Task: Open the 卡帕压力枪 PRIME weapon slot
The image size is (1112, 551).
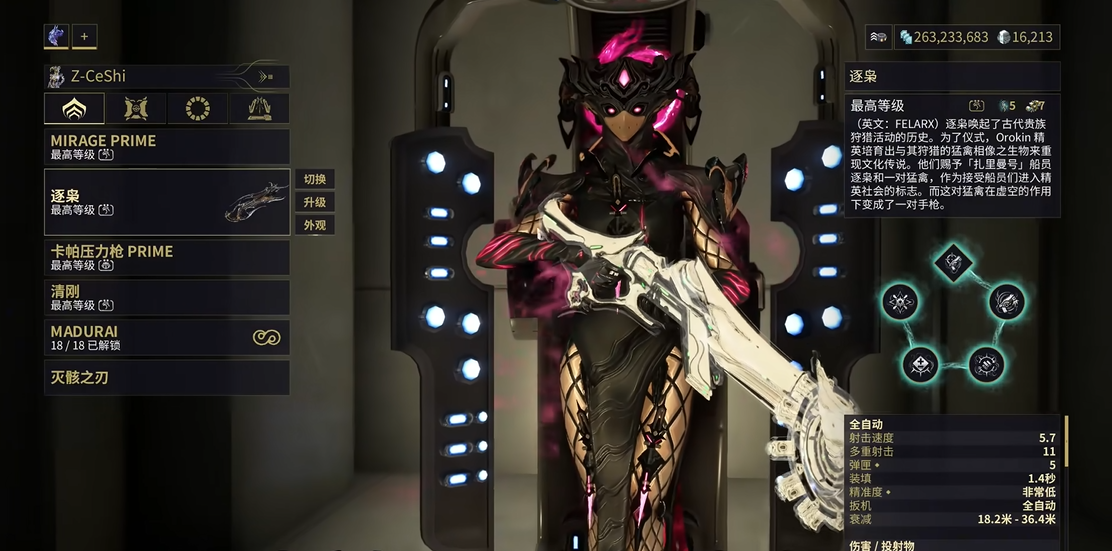Action: click(x=166, y=257)
